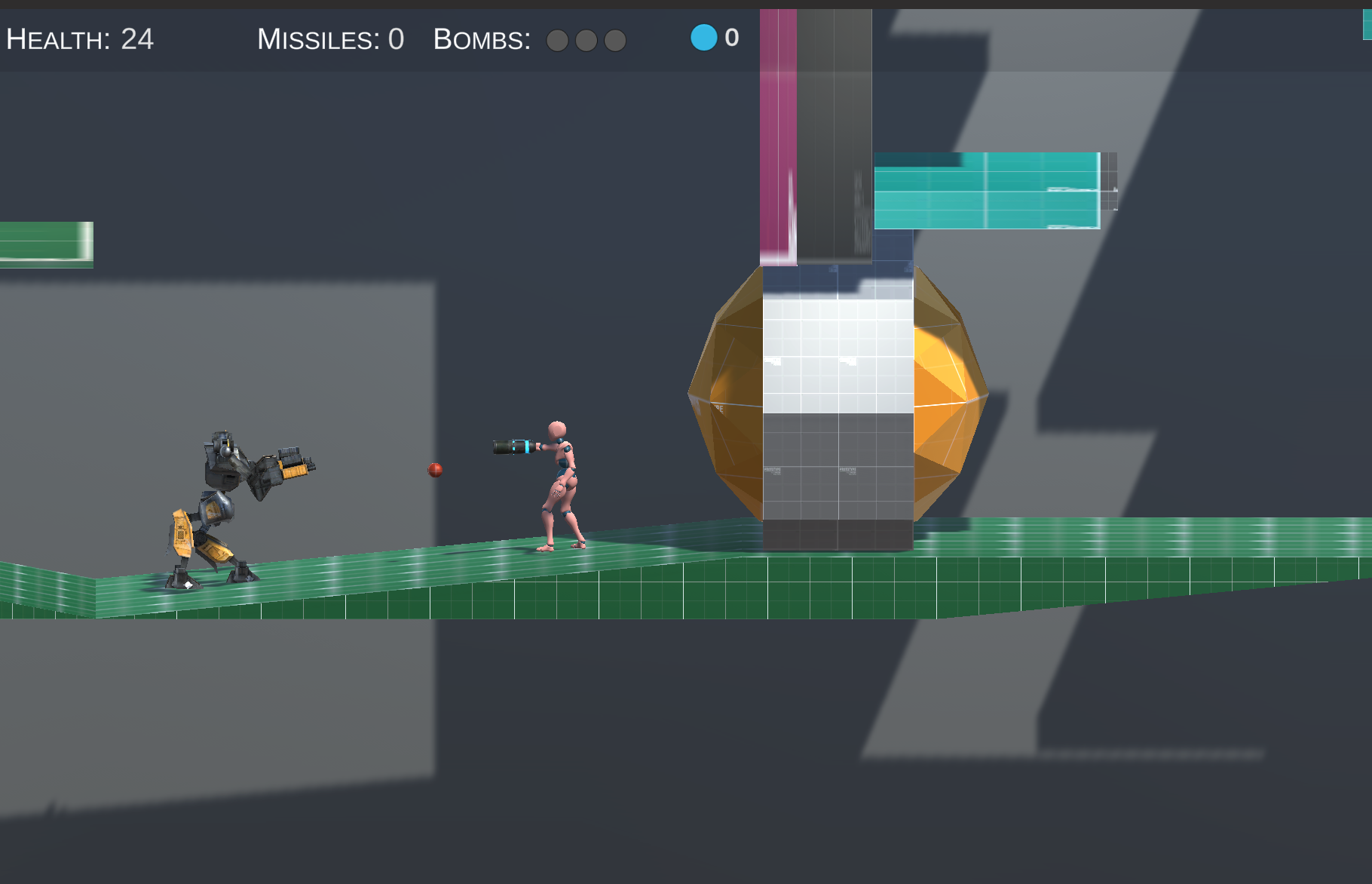1372x884 pixels.
Task: Click the teal platform's green strip on the left edge
Action: pyautogui.click(x=45, y=241)
